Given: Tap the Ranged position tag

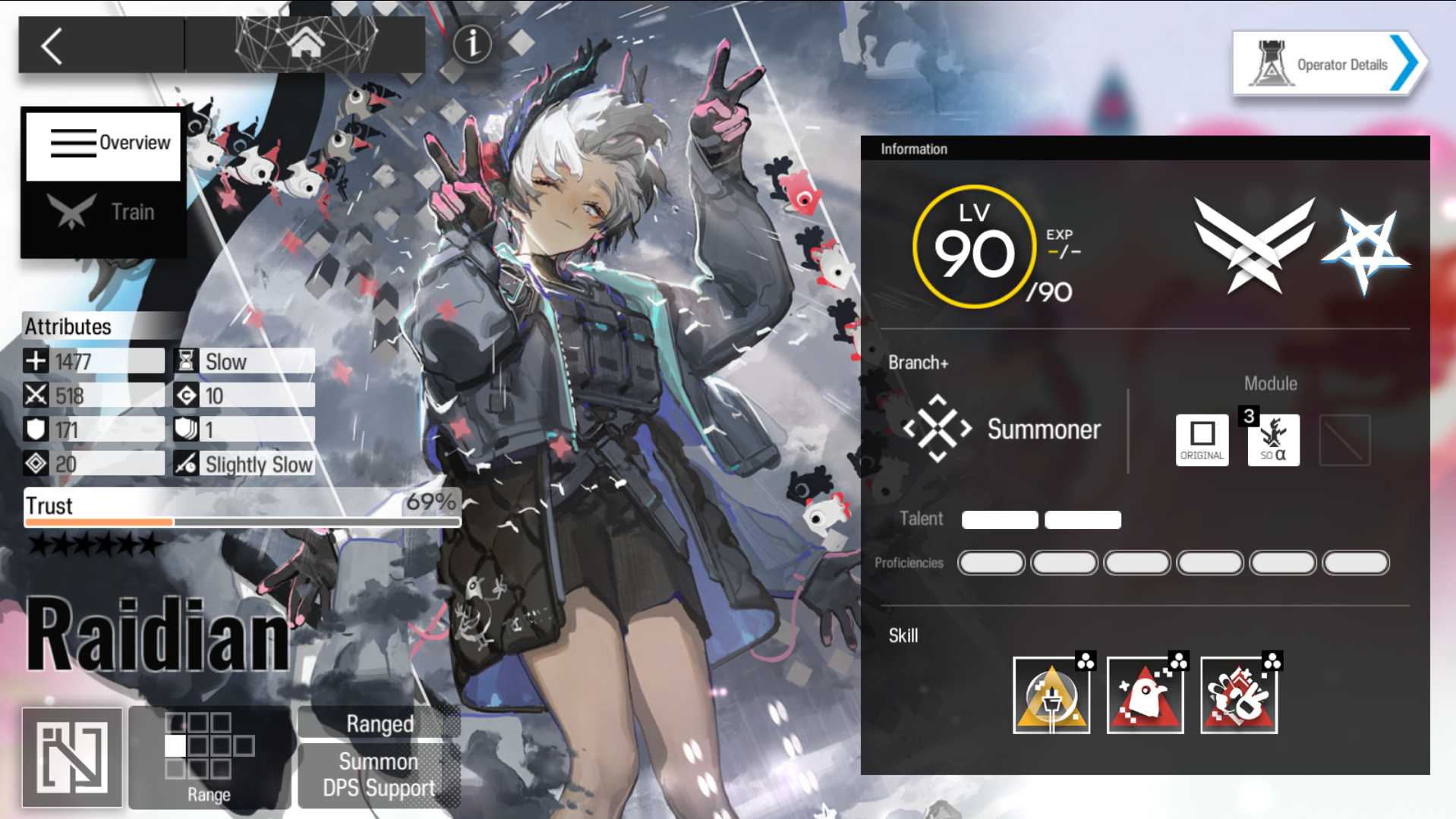Looking at the screenshot, I should pyautogui.click(x=380, y=723).
